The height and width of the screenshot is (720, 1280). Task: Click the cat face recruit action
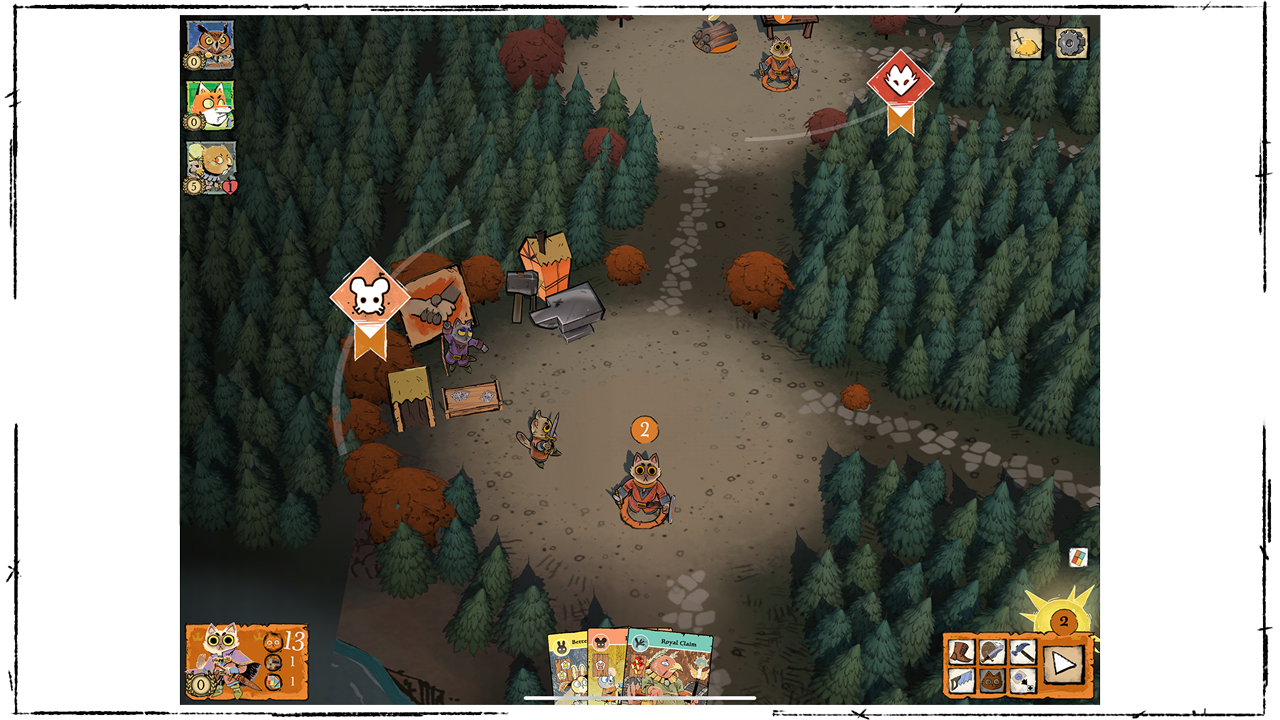tap(992, 681)
